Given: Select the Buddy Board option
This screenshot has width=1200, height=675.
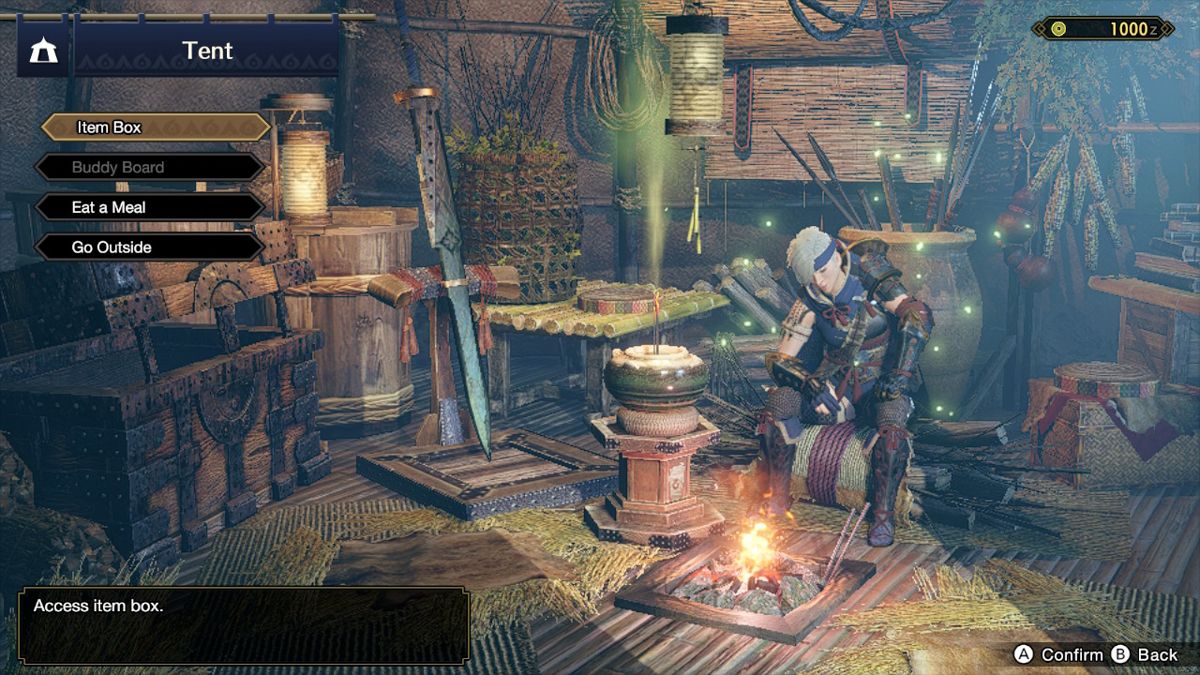Looking at the screenshot, I should point(150,167).
